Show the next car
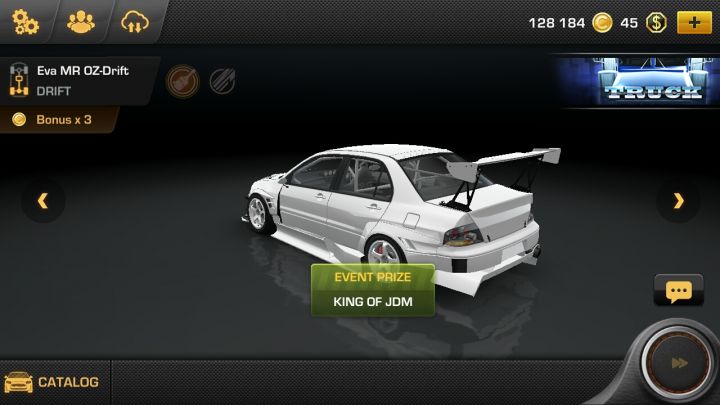 click(678, 201)
